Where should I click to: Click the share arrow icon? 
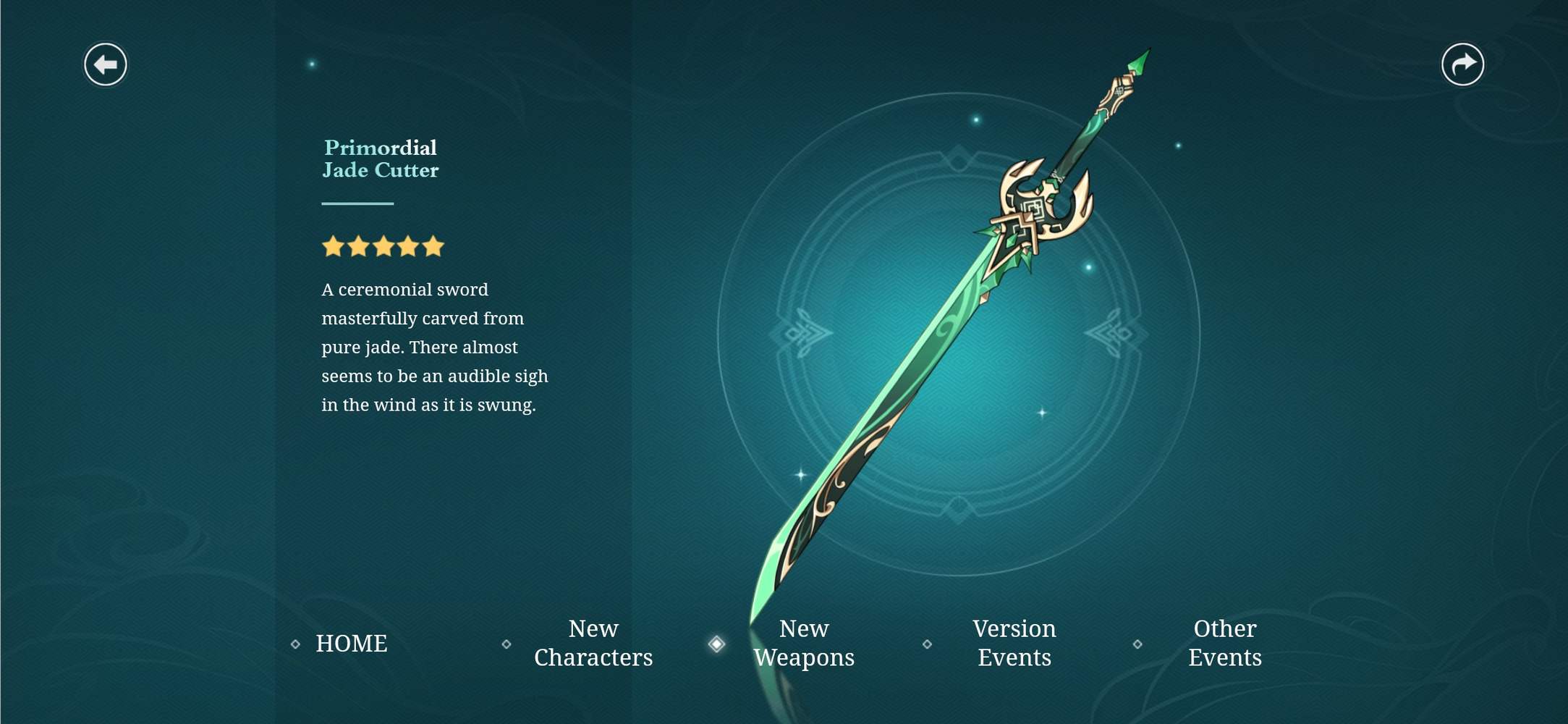(x=1463, y=64)
